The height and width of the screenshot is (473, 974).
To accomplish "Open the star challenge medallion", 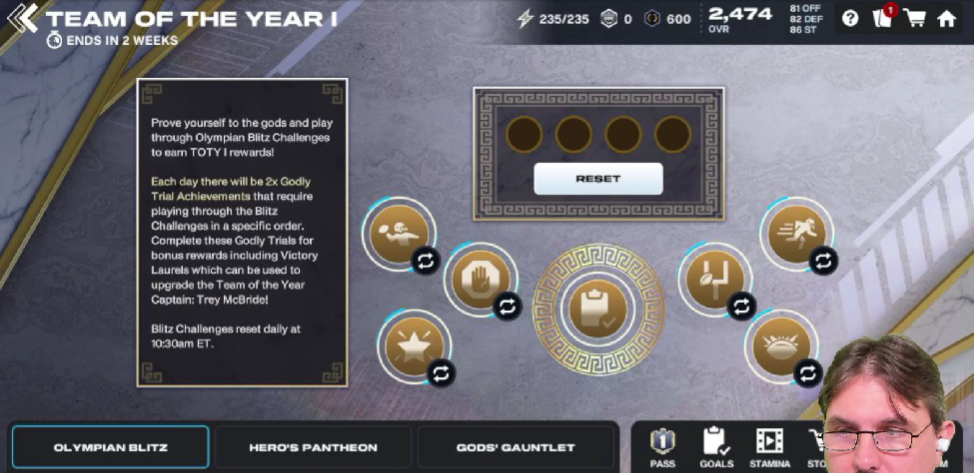I will 410,344.
